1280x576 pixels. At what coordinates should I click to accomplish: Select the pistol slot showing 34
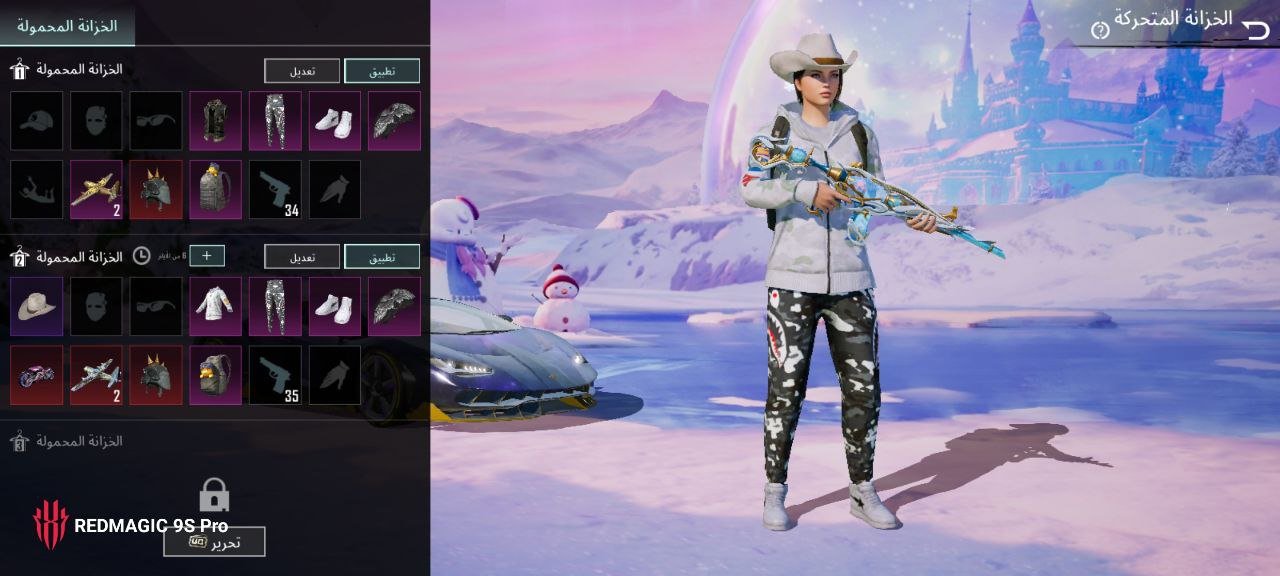(275, 190)
